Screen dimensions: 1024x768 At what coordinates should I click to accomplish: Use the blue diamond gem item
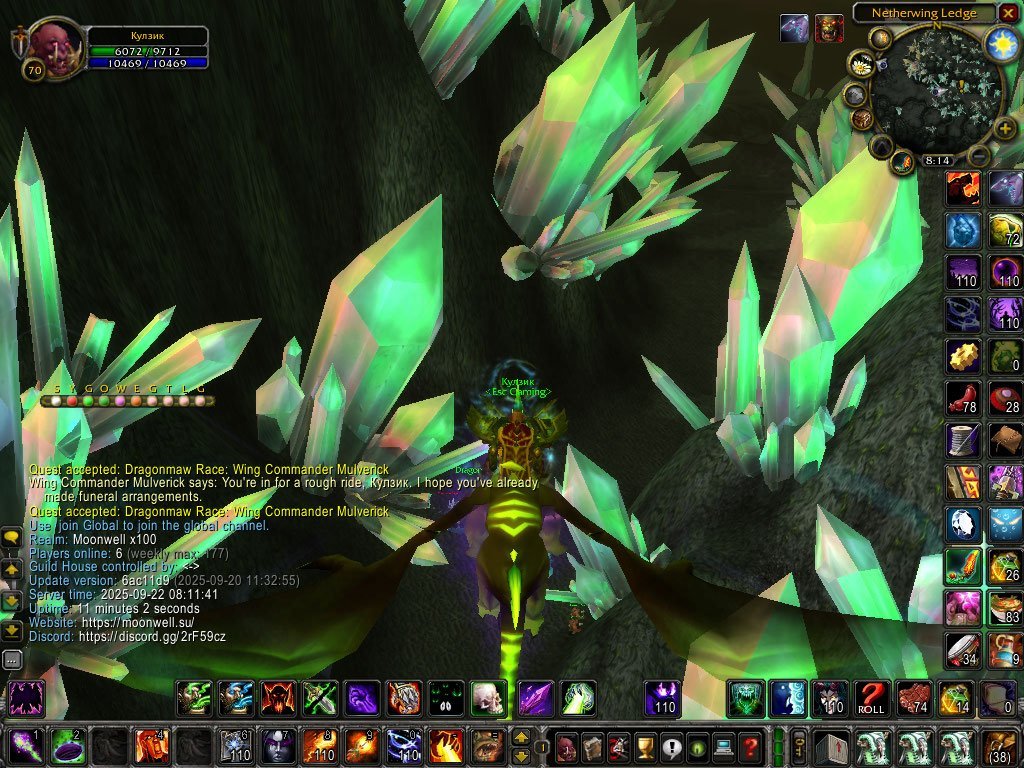click(x=963, y=523)
